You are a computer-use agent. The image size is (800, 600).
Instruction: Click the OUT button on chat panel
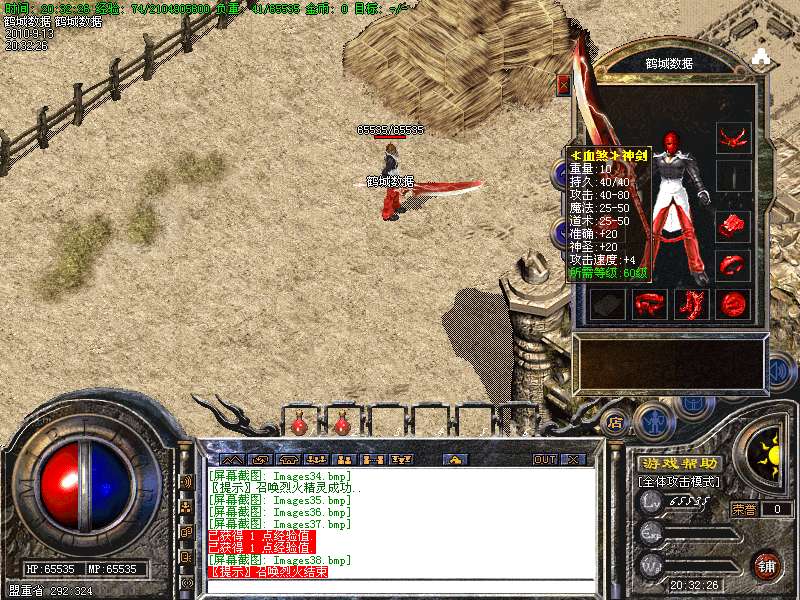tap(544, 460)
